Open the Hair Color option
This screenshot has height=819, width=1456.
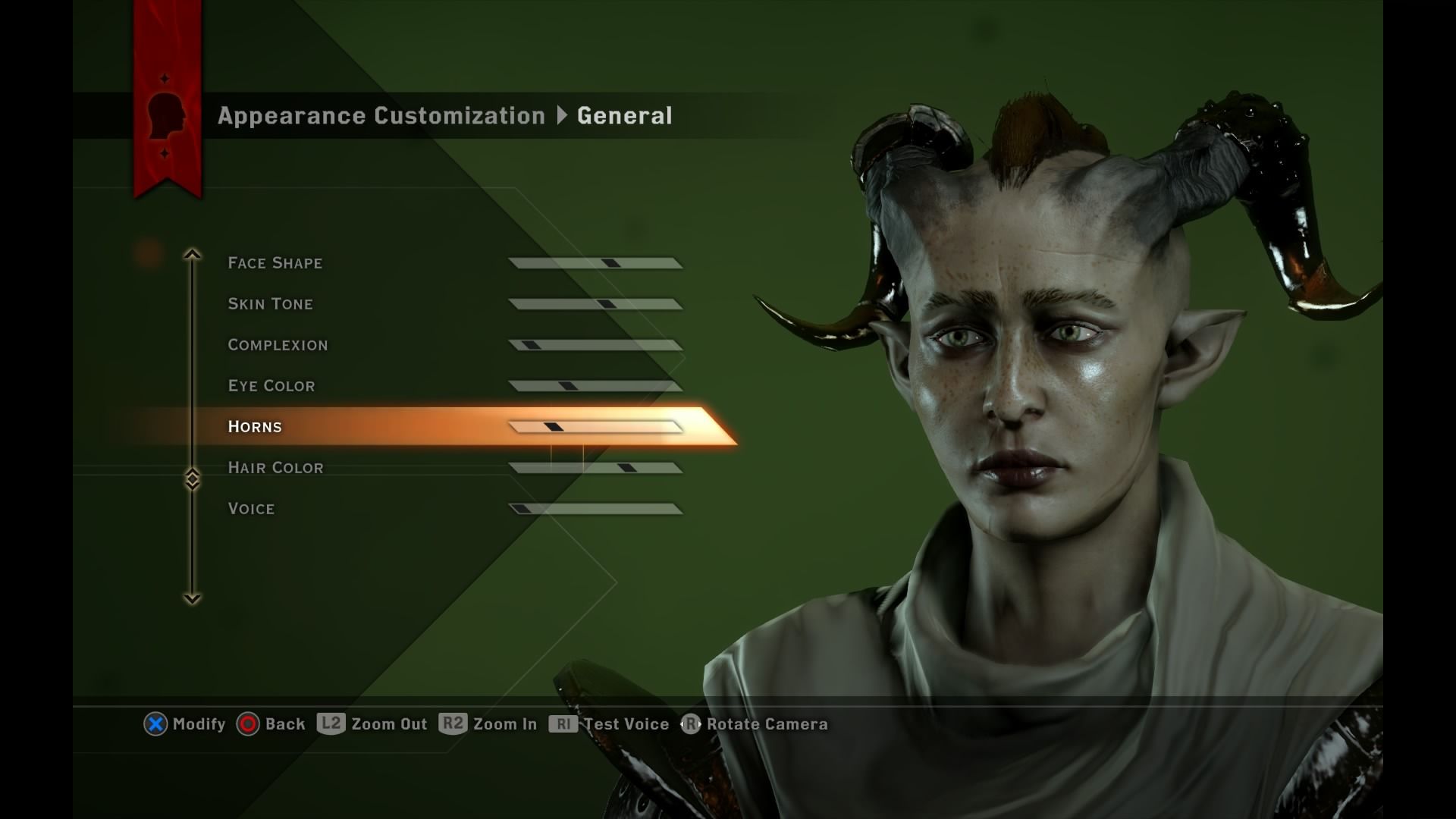(275, 467)
